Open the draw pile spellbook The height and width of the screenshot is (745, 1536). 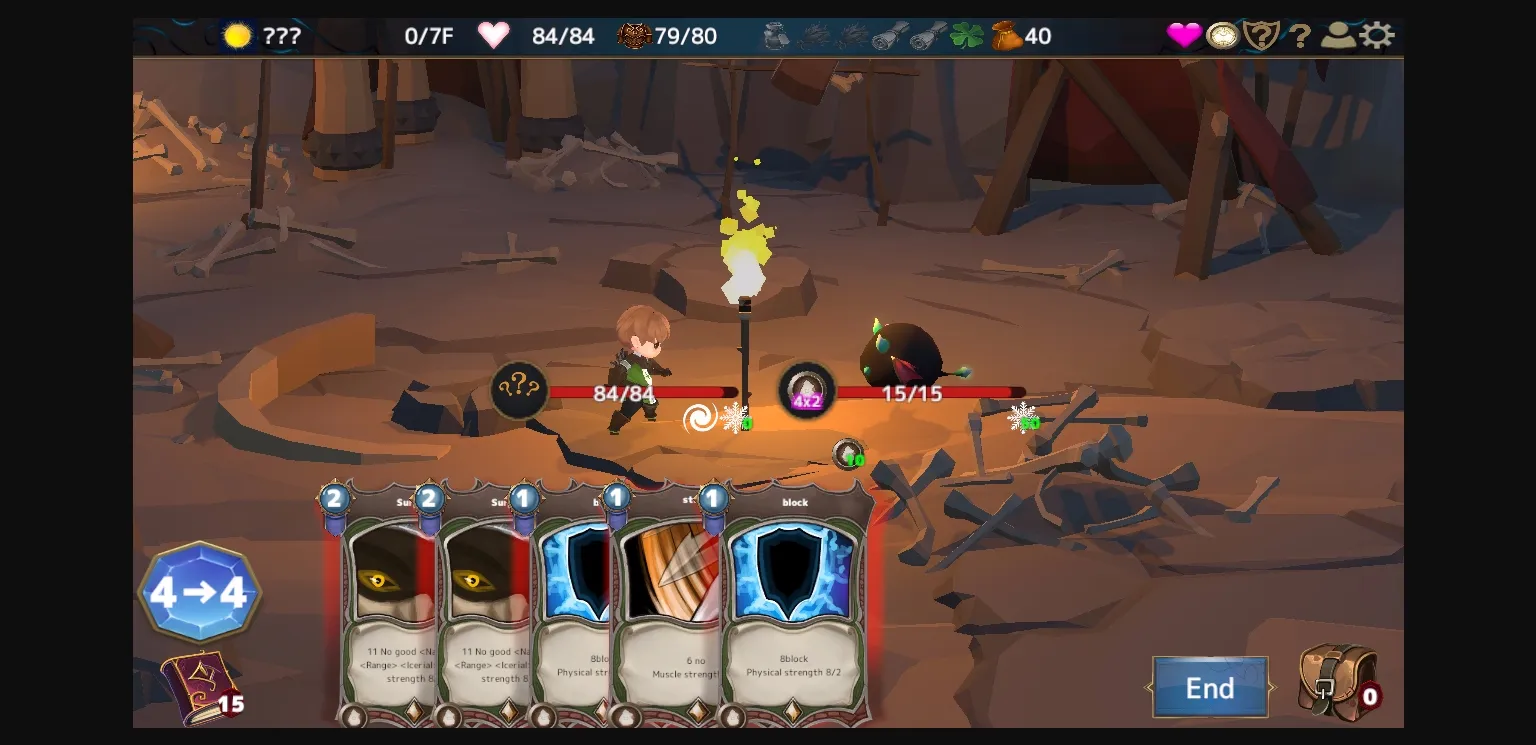point(200,686)
